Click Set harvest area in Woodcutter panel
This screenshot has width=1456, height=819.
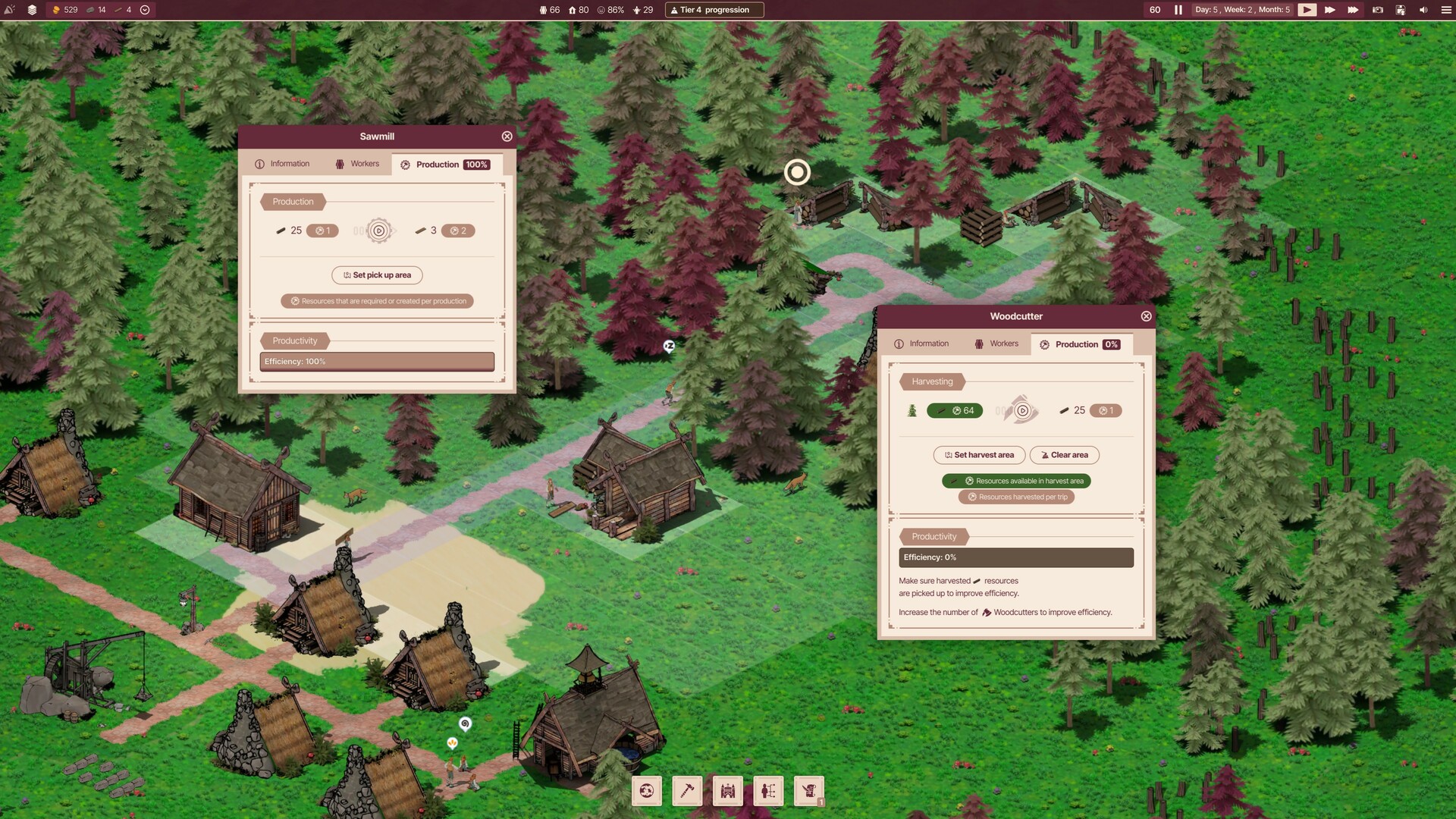[979, 455]
